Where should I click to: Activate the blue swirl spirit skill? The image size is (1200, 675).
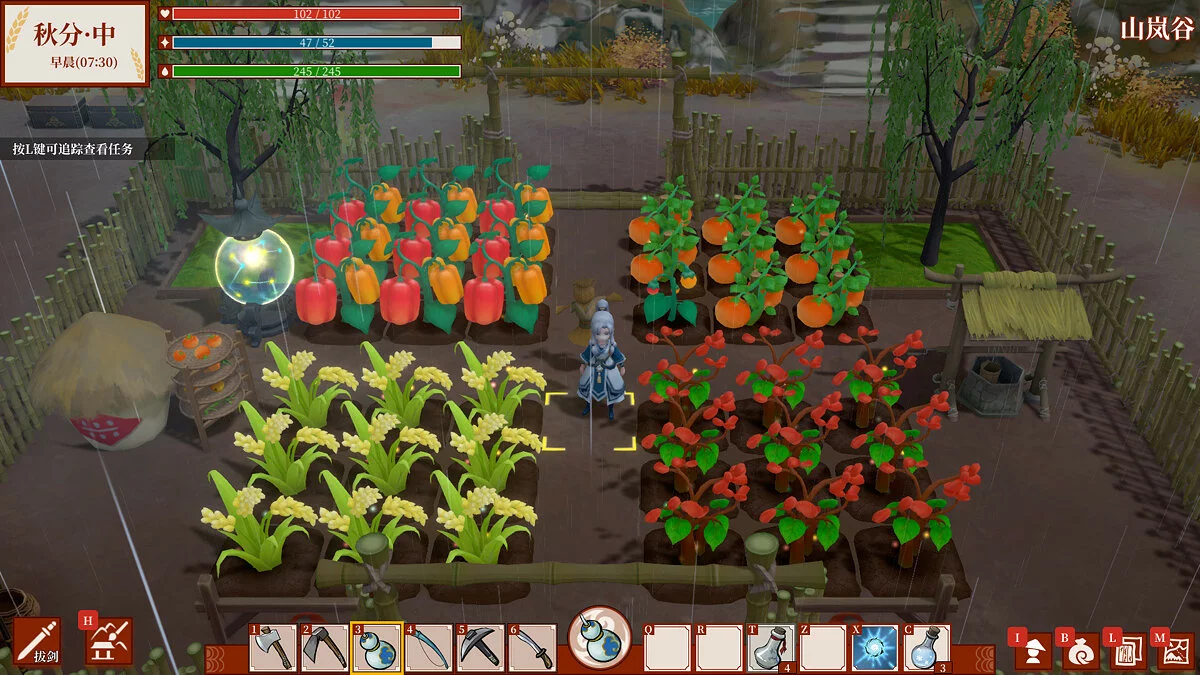click(875, 648)
